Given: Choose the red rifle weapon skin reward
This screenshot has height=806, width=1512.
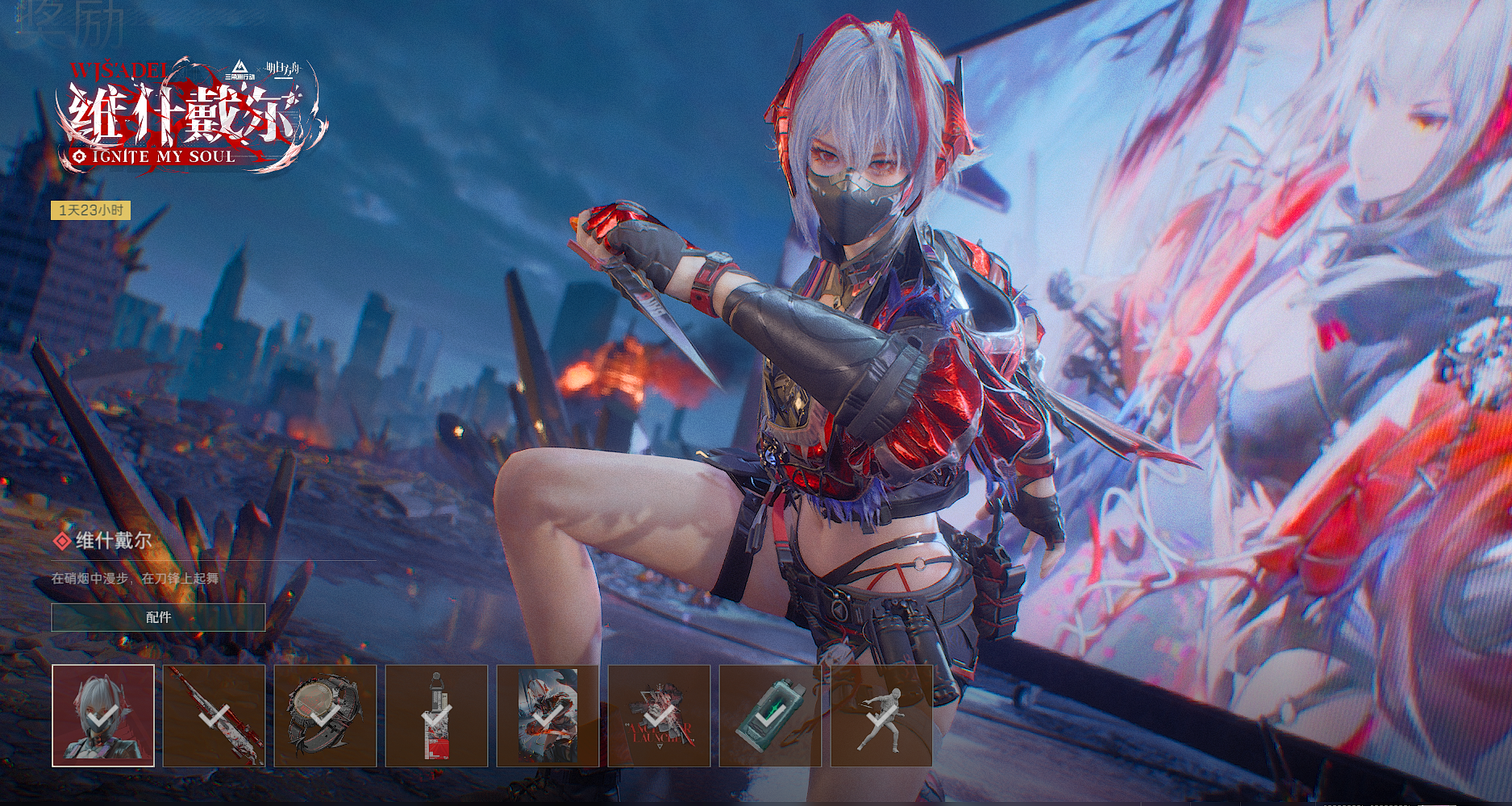Looking at the screenshot, I should (x=215, y=715).
